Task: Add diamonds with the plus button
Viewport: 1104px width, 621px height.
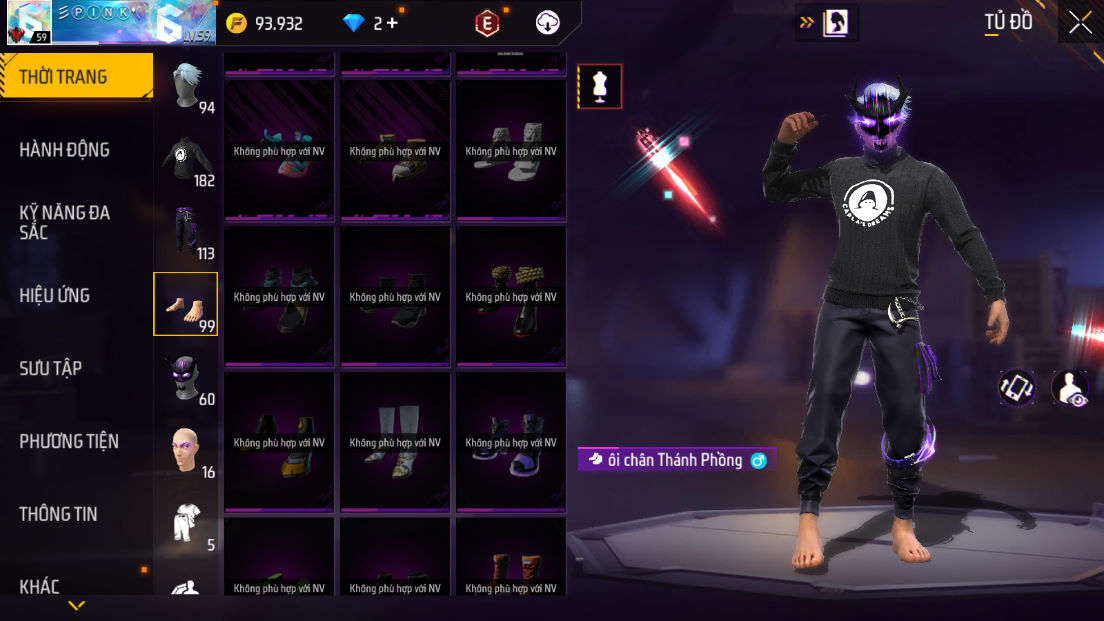Action: coord(391,23)
